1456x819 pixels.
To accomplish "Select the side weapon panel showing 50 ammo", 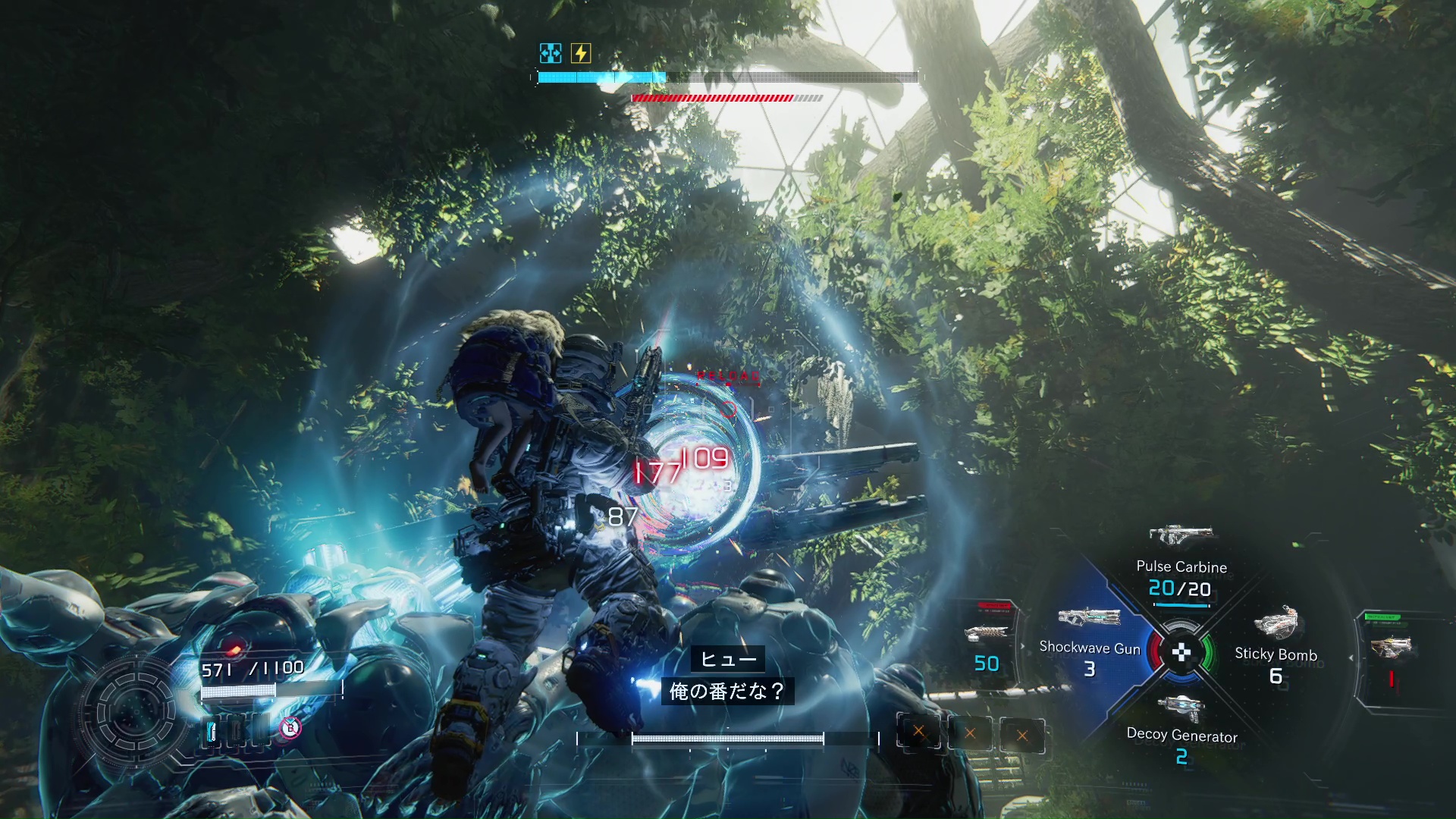I will coord(986,645).
